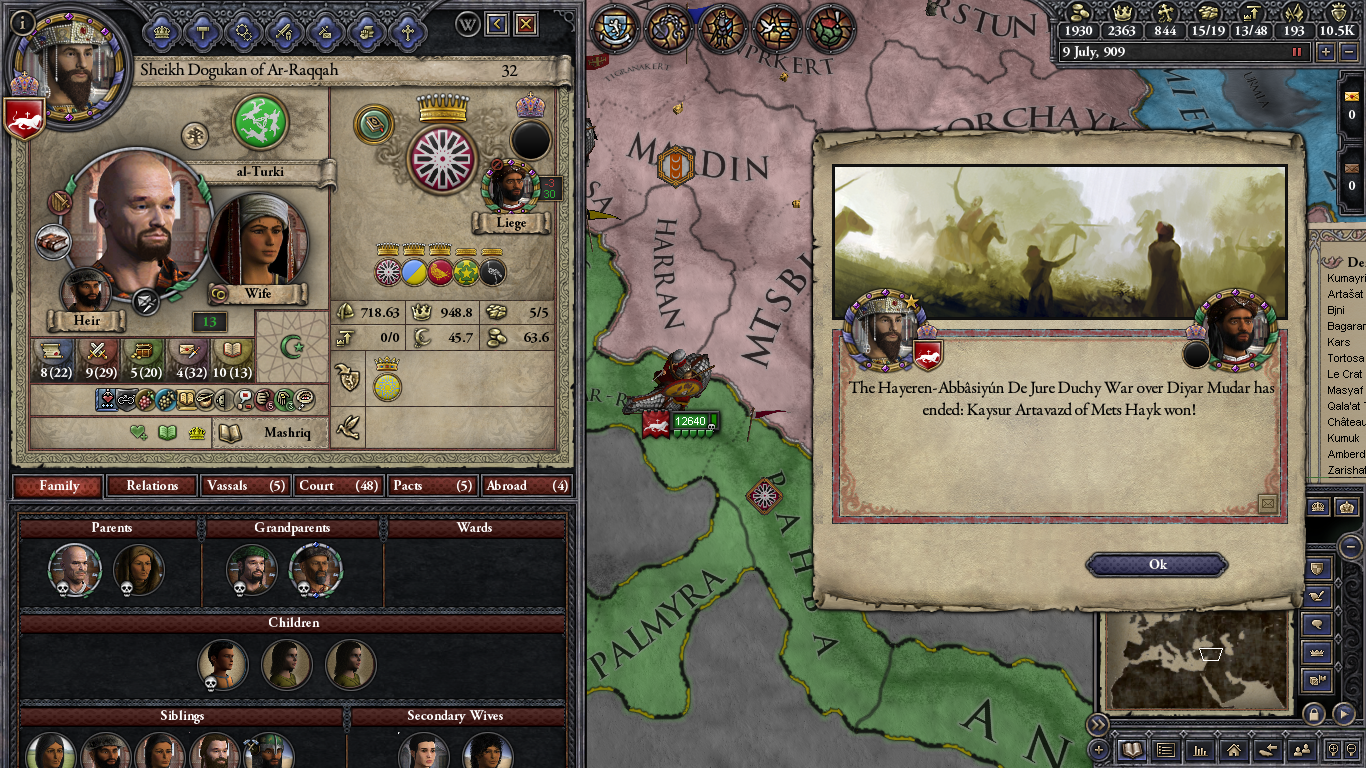Switch to the Court (48) tab

[x=338, y=486]
